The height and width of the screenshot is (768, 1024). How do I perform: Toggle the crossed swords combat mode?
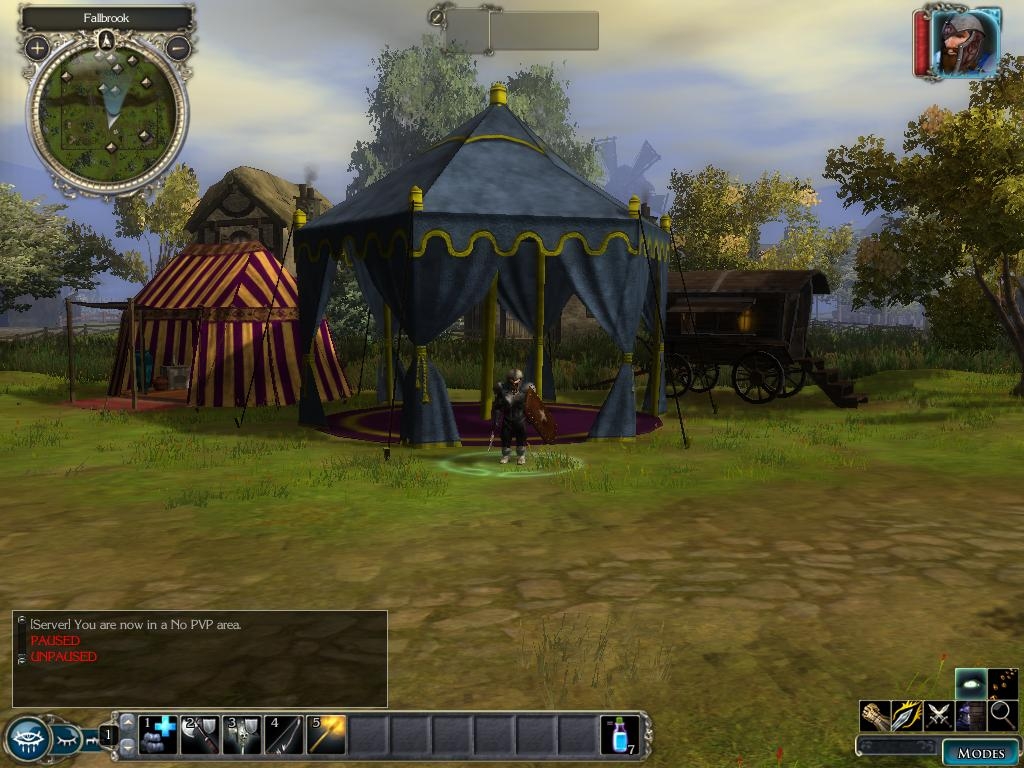pyautogui.click(x=939, y=716)
